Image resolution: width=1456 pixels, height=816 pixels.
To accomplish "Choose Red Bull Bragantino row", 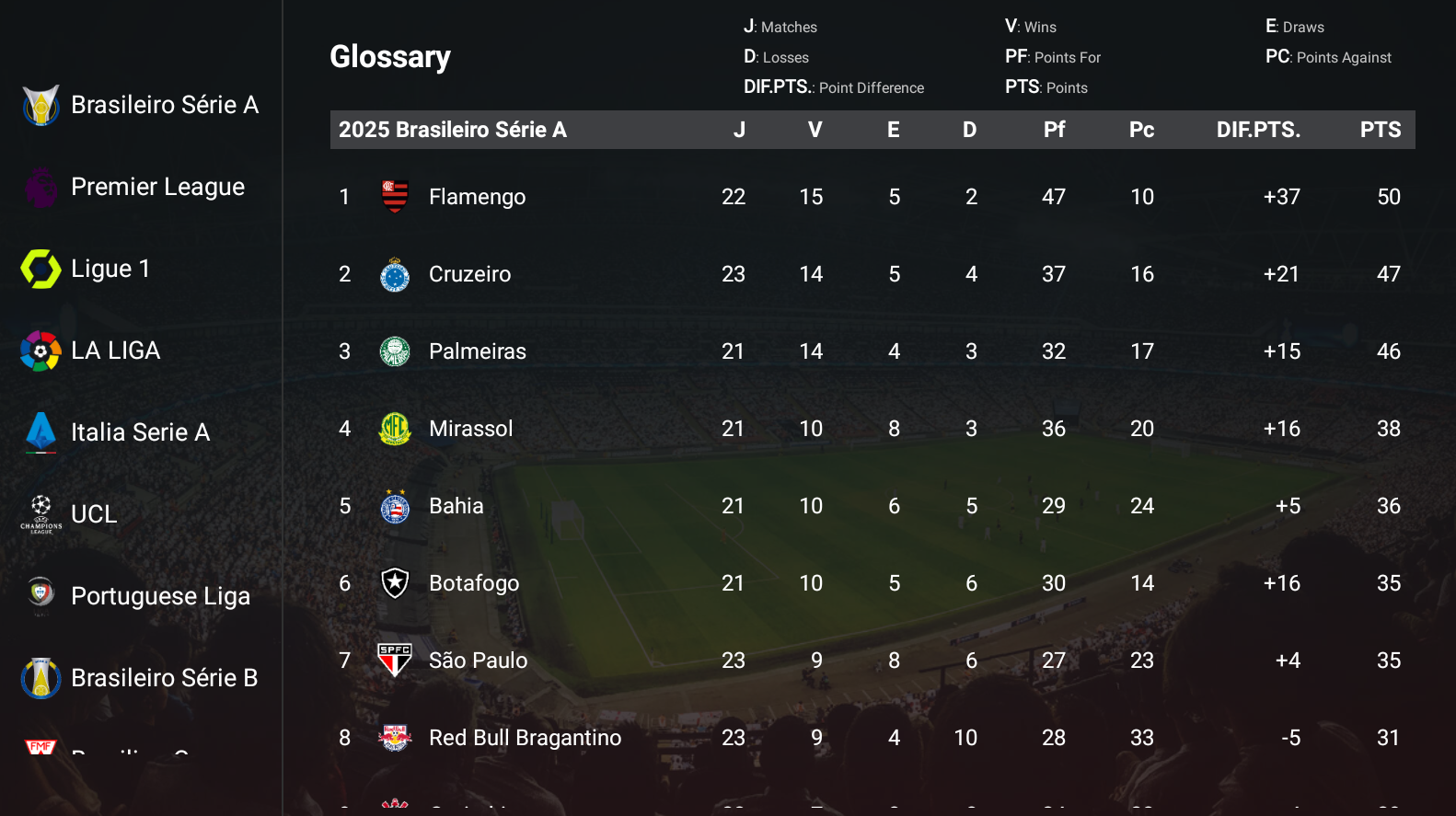I will point(525,738).
